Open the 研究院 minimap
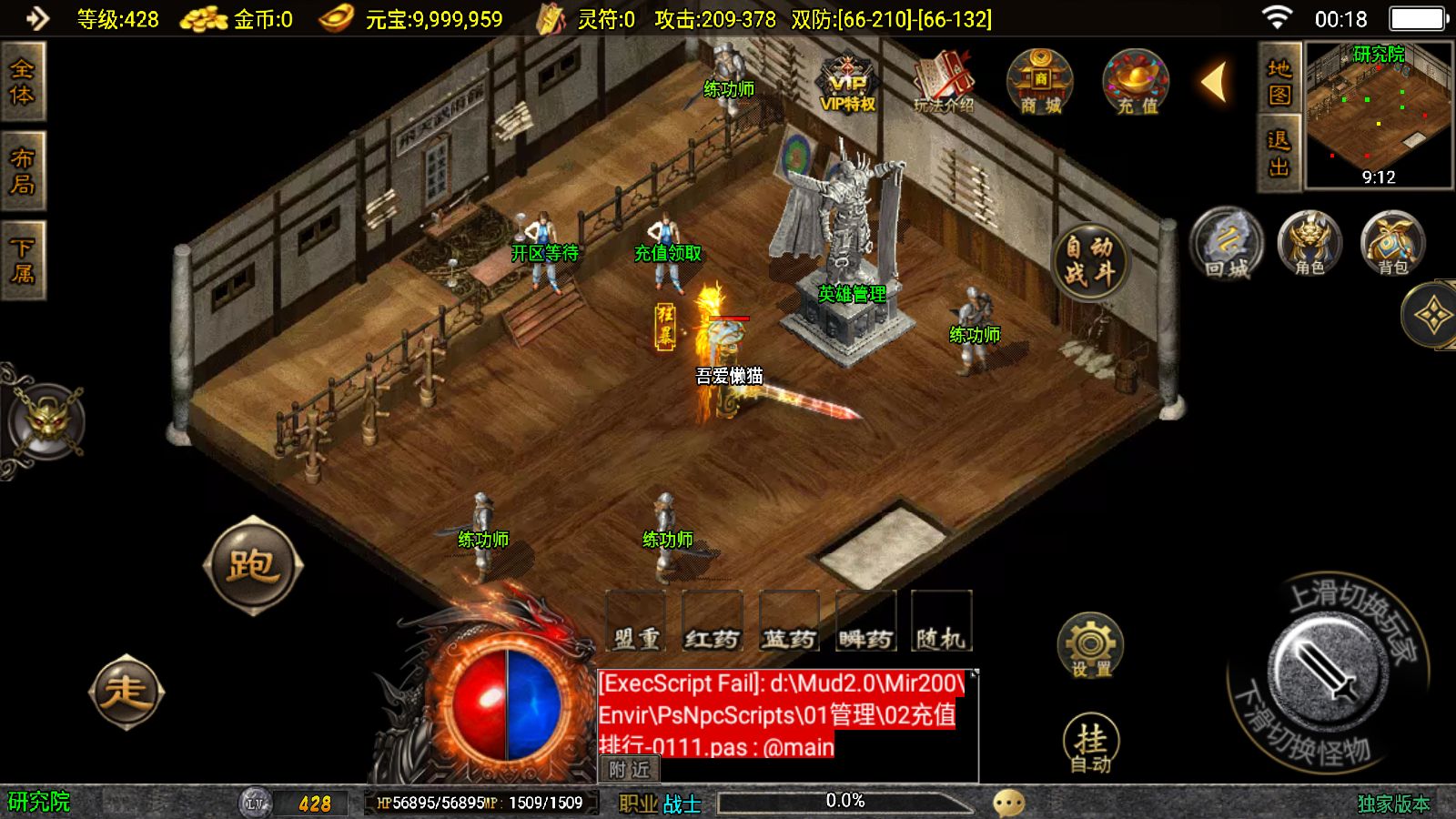 tap(1379, 116)
